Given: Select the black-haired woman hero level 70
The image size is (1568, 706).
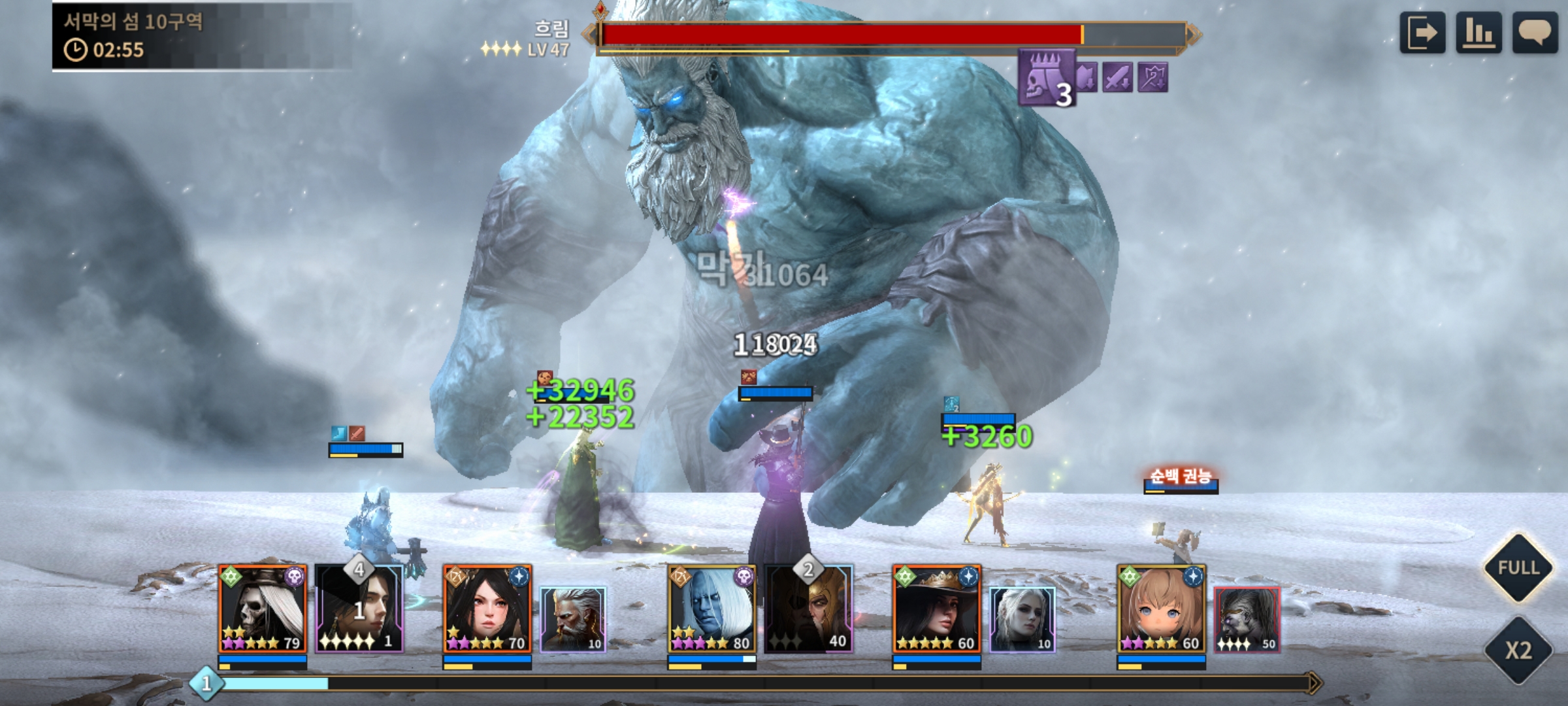Looking at the screenshot, I should click(x=487, y=609).
